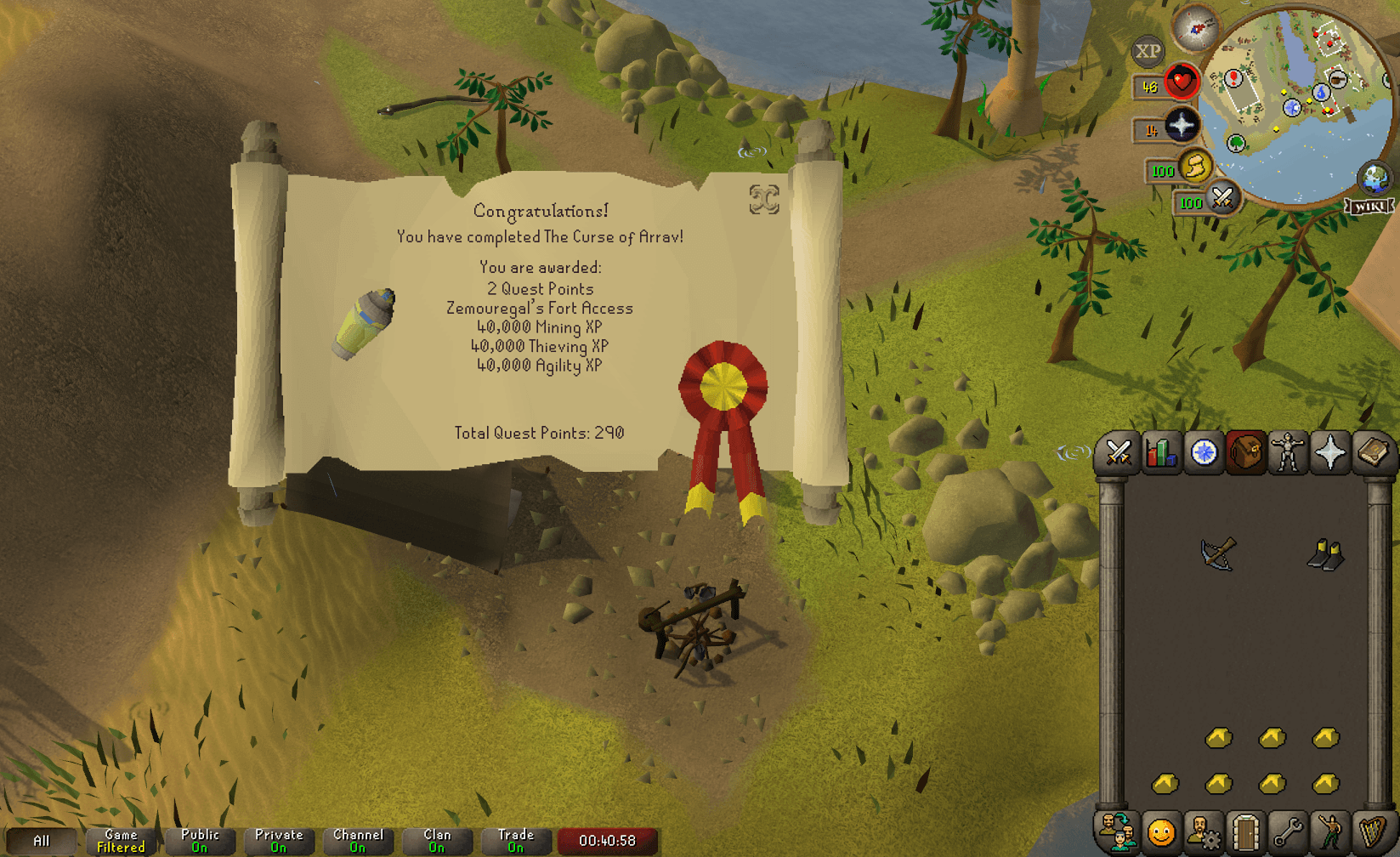The width and height of the screenshot is (1400, 857).
Task: Open the Combat Options tab
Action: tap(1119, 452)
